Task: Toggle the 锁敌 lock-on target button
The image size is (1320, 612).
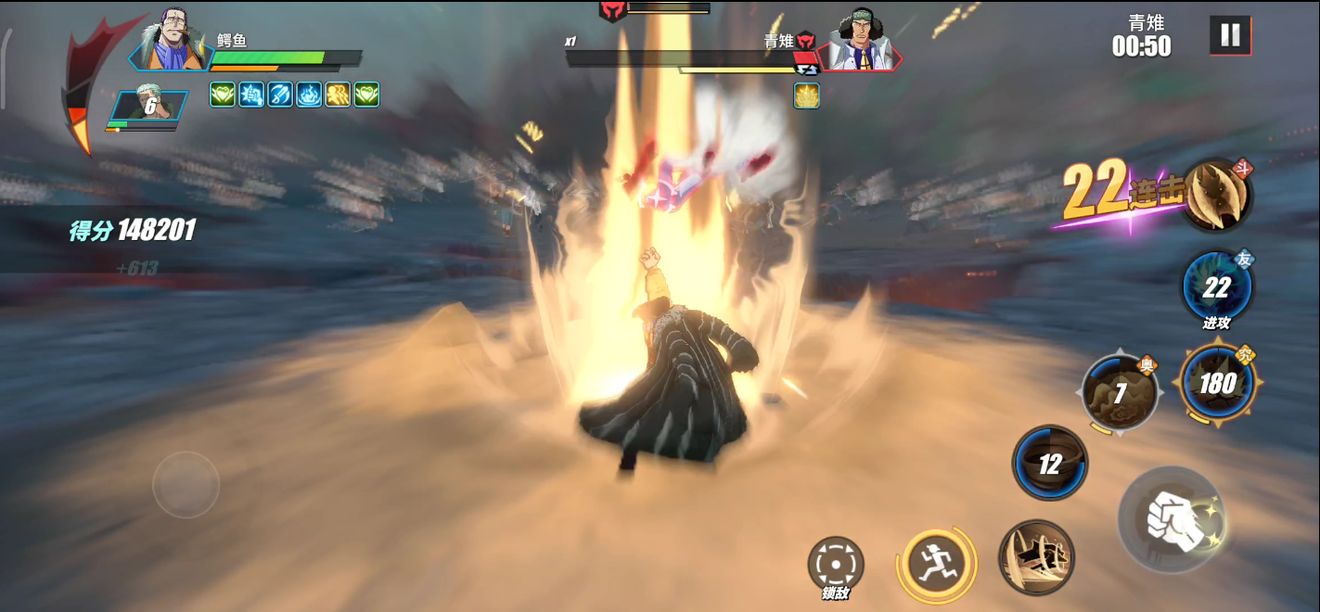Action: coord(835,563)
